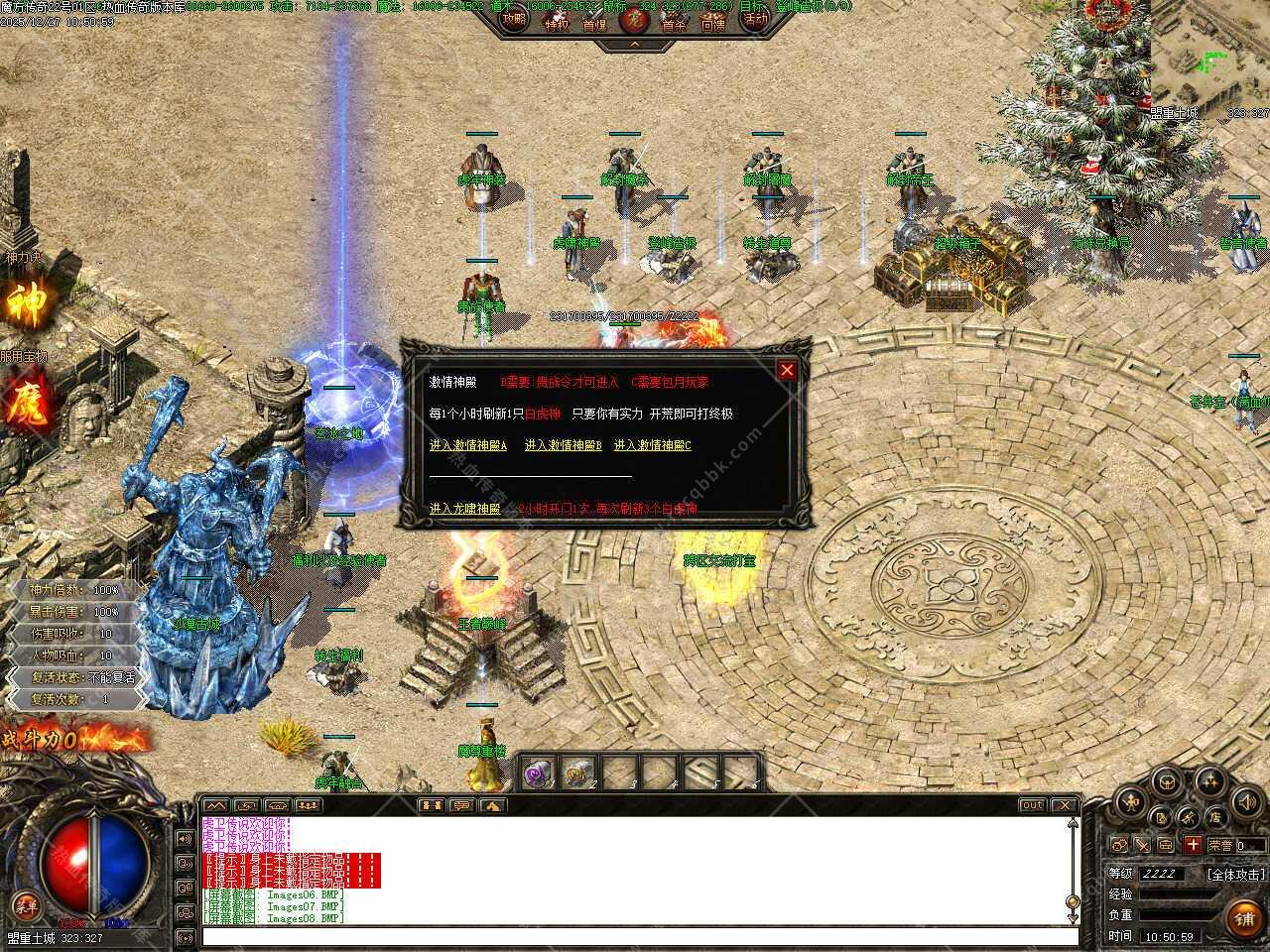Image resolution: width=1270 pixels, height=952 pixels.
Task: Click the red 魔 icon
Action: click(x=27, y=407)
